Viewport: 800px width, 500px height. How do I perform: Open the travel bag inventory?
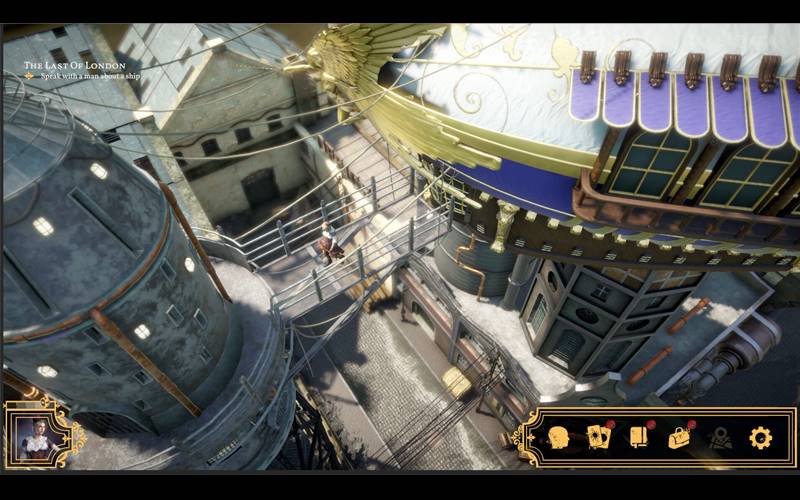pos(680,437)
